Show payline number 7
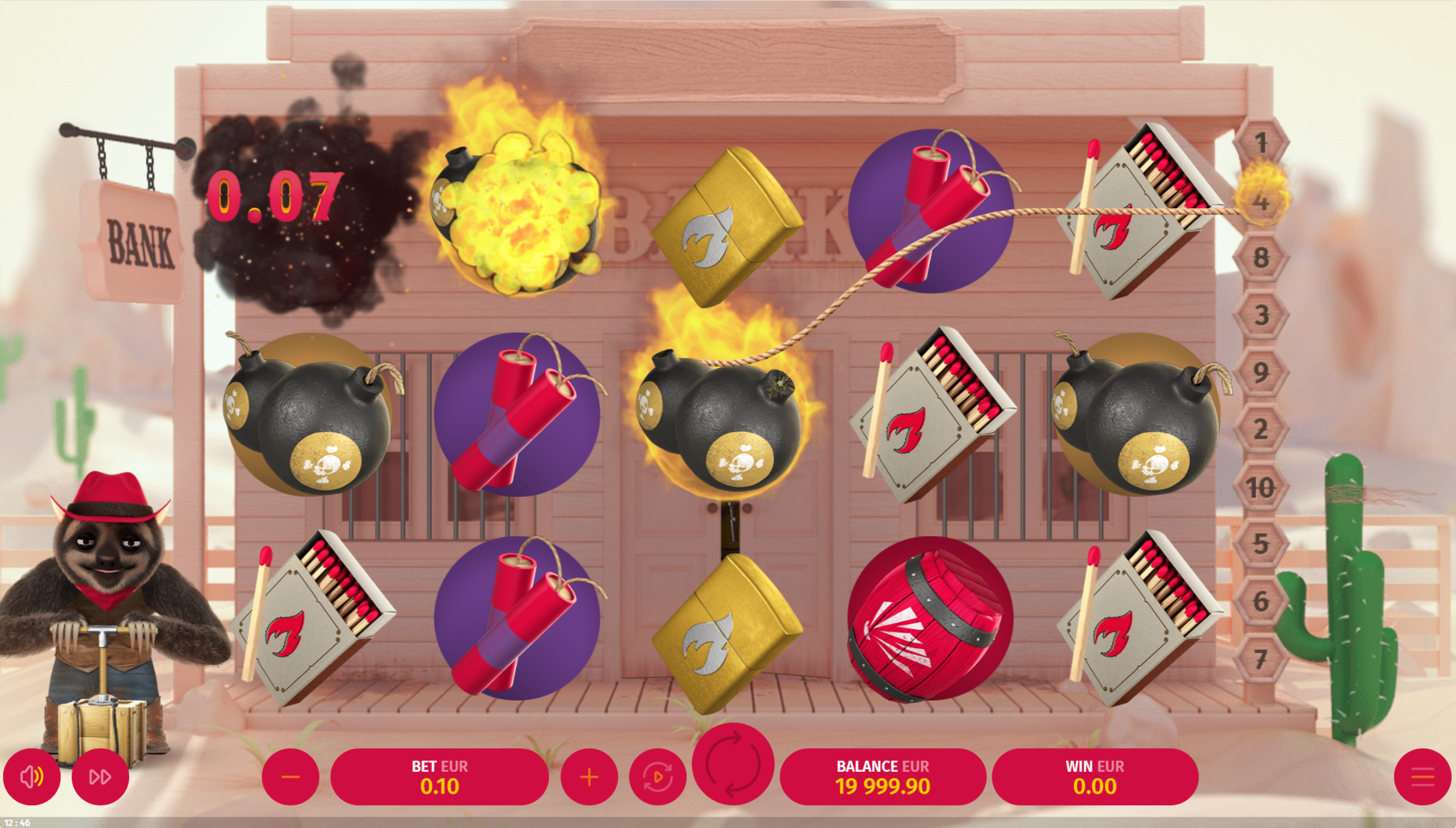Screen dimensions: 1456x828 coord(1261,659)
